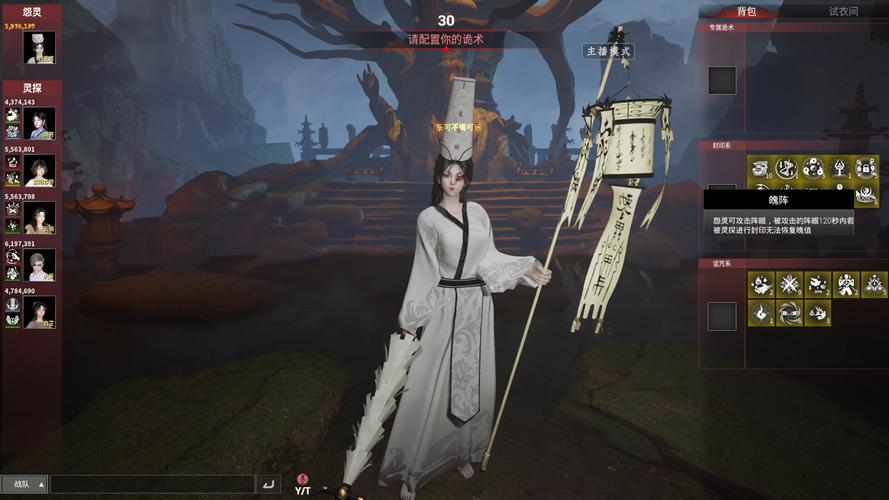Select the 灵探 portrait with 4,784,690 score
This screenshot has height=500, width=889.
pyautogui.click(x=40, y=312)
